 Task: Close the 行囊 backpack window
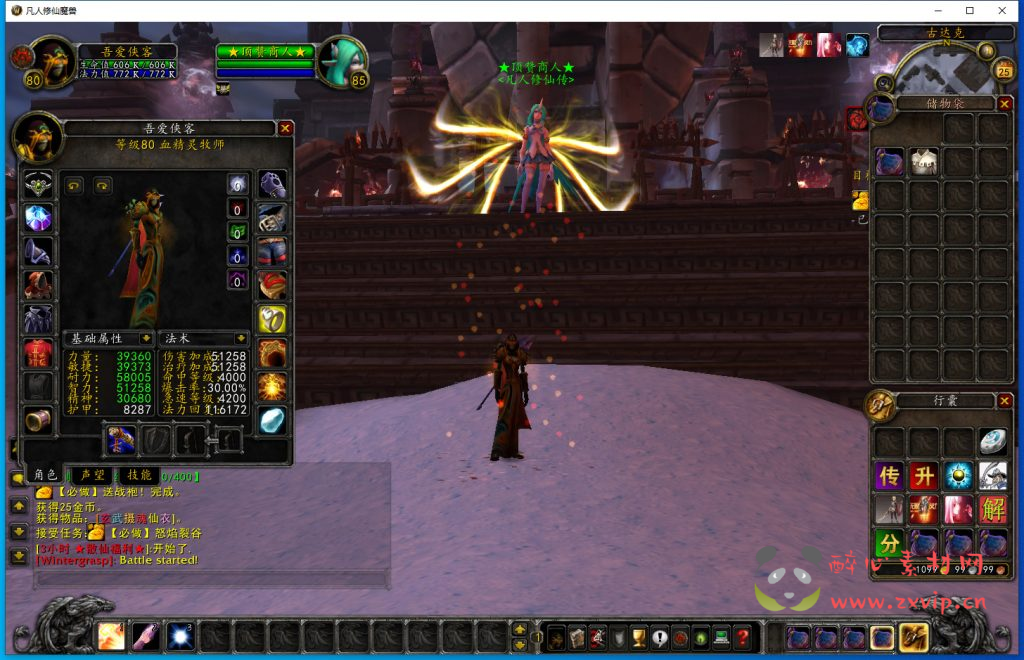pos(1005,401)
